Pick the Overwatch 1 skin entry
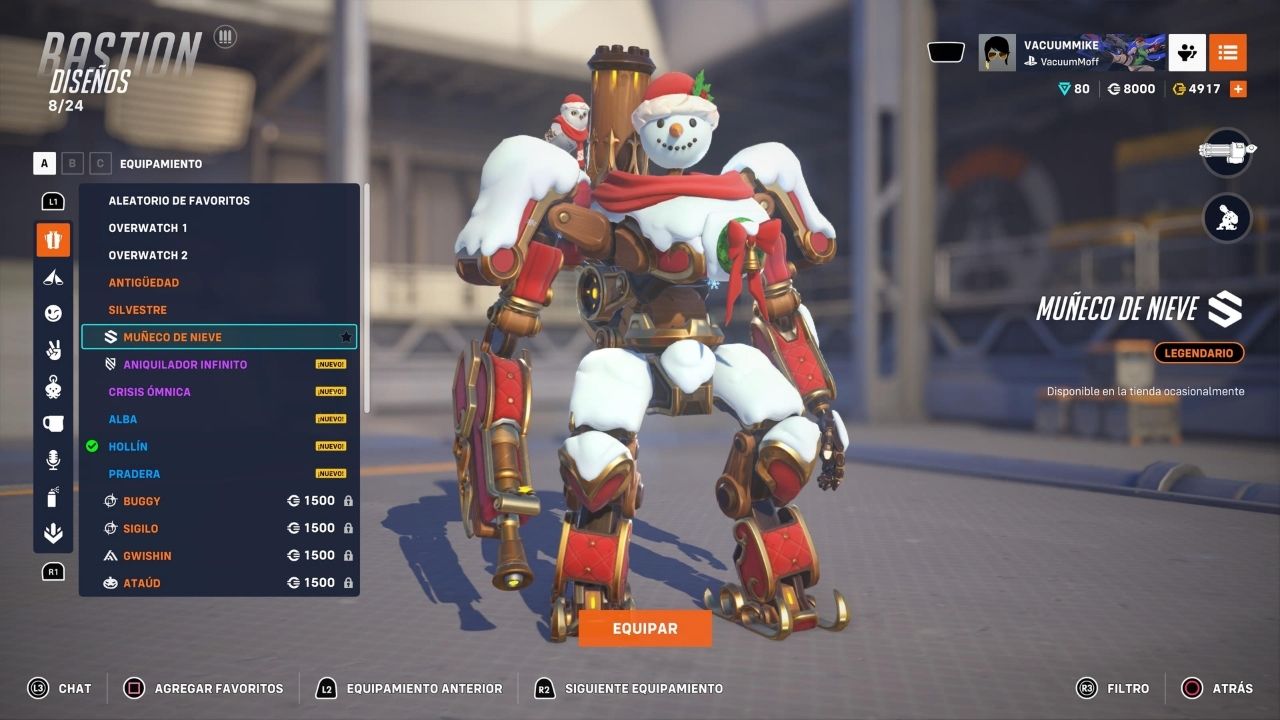This screenshot has height=720, width=1280. 148,228
